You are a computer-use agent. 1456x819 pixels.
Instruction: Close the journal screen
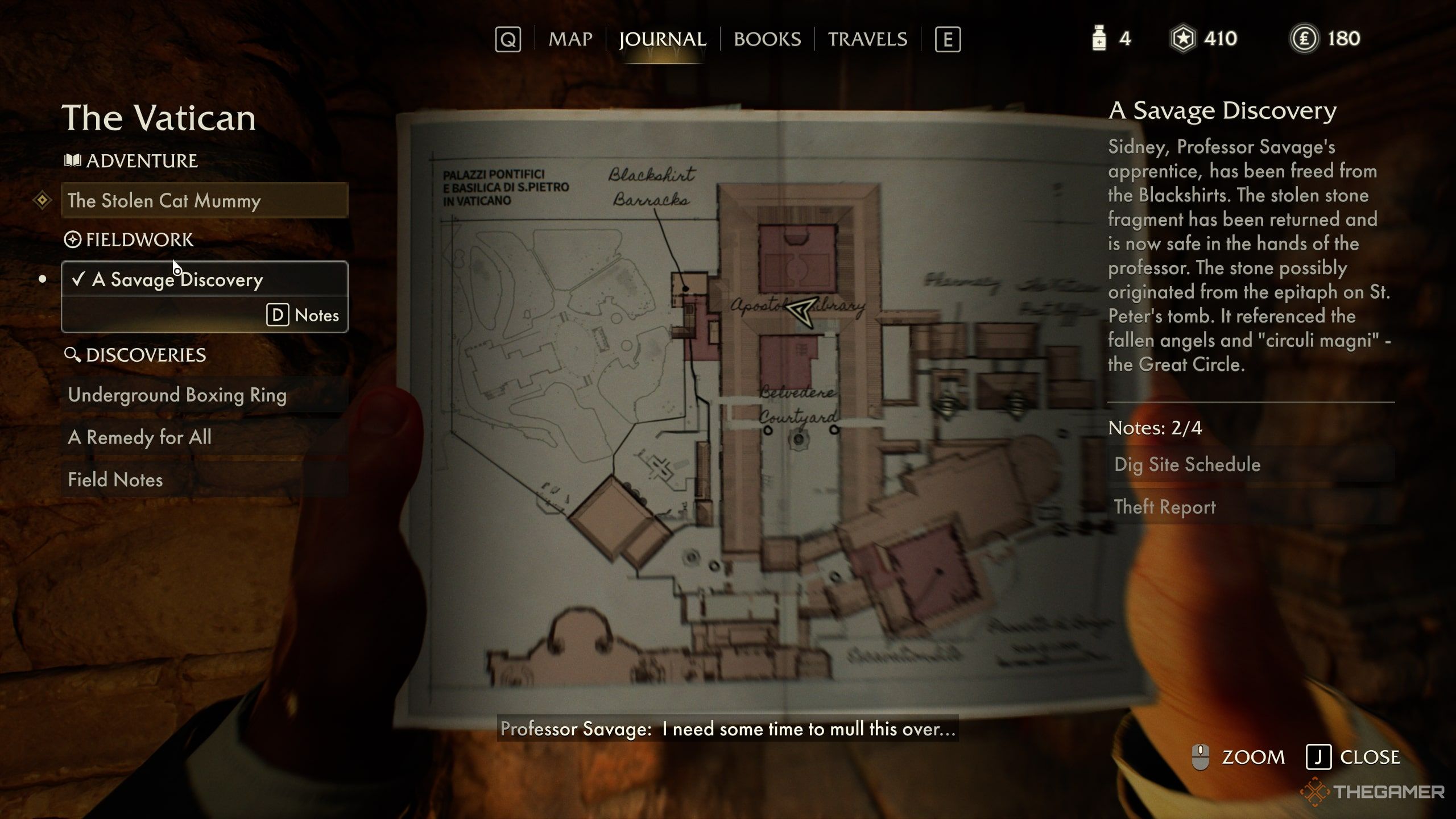pyautogui.click(x=1354, y=757)
